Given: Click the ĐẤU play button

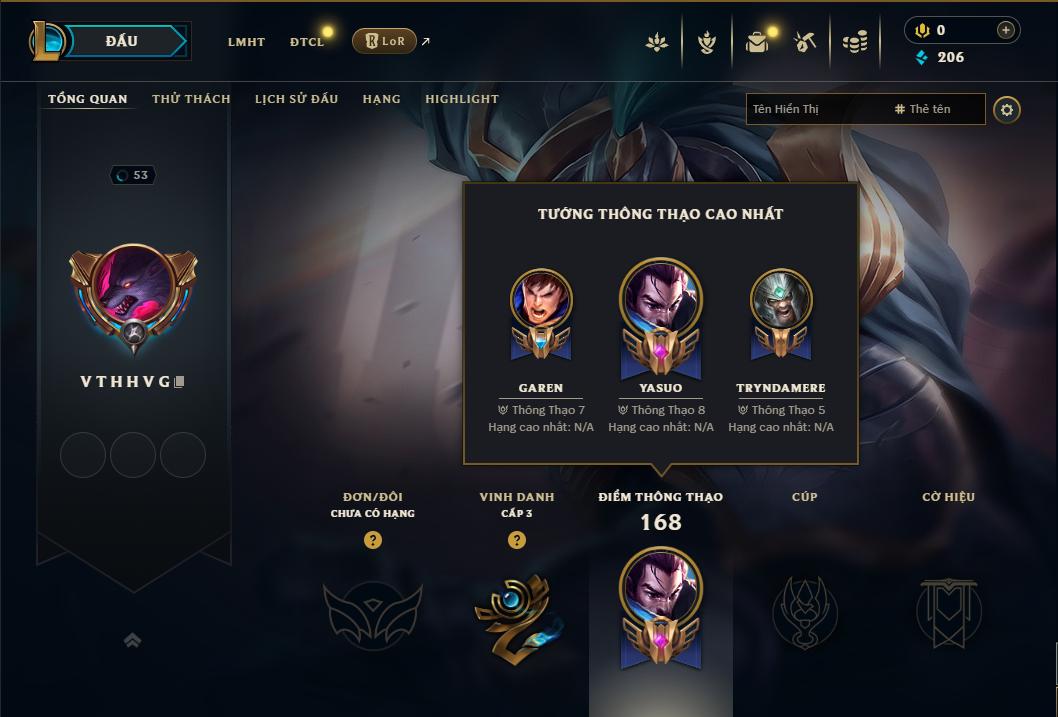Looking at the screenshot, I should pyautogui.click(x=122, y=41).
